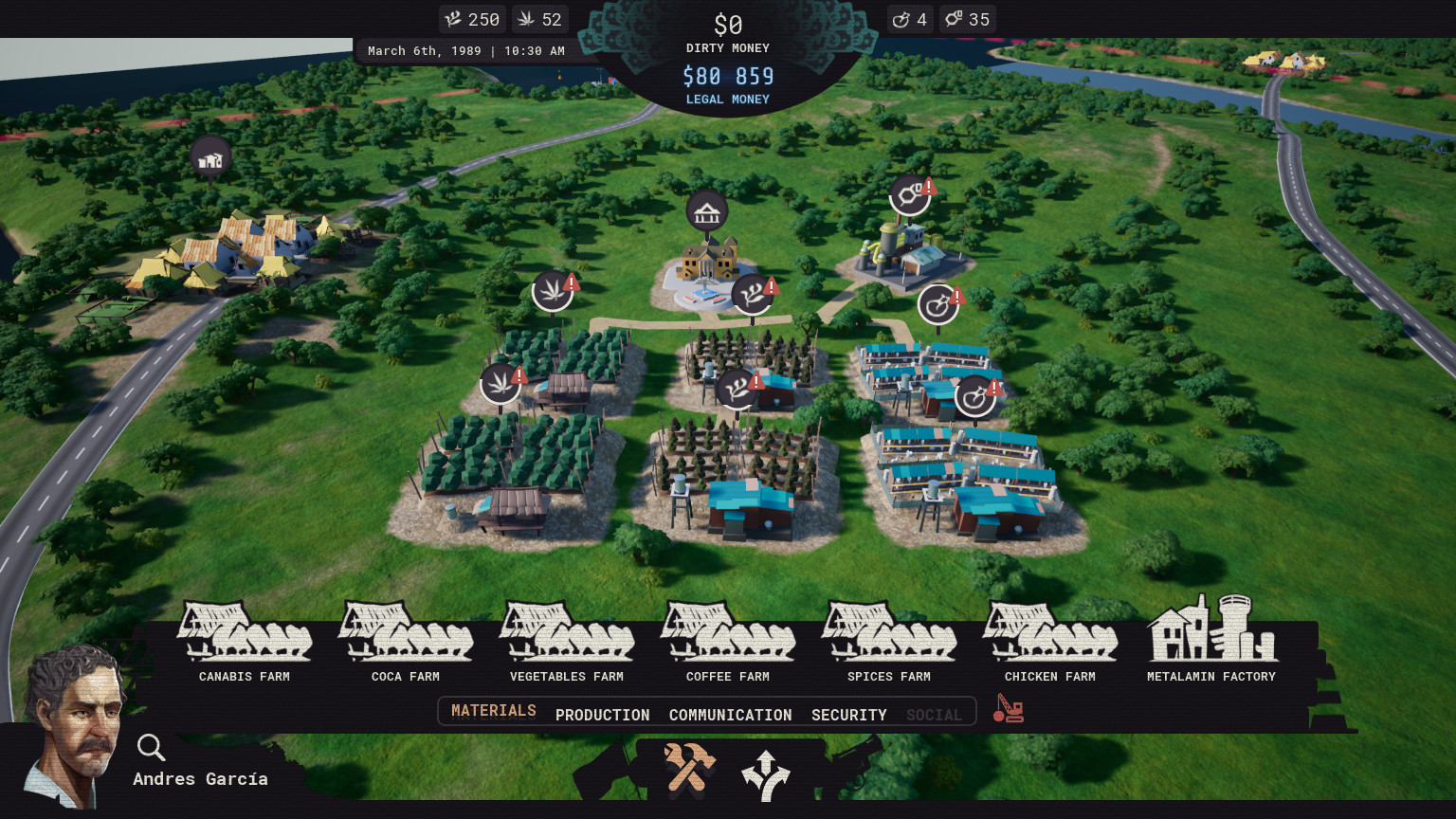The height and width of the screenshot is (819, 1456).
Task: Toggle the Materials tab
Action: click(x=494, y=710)
